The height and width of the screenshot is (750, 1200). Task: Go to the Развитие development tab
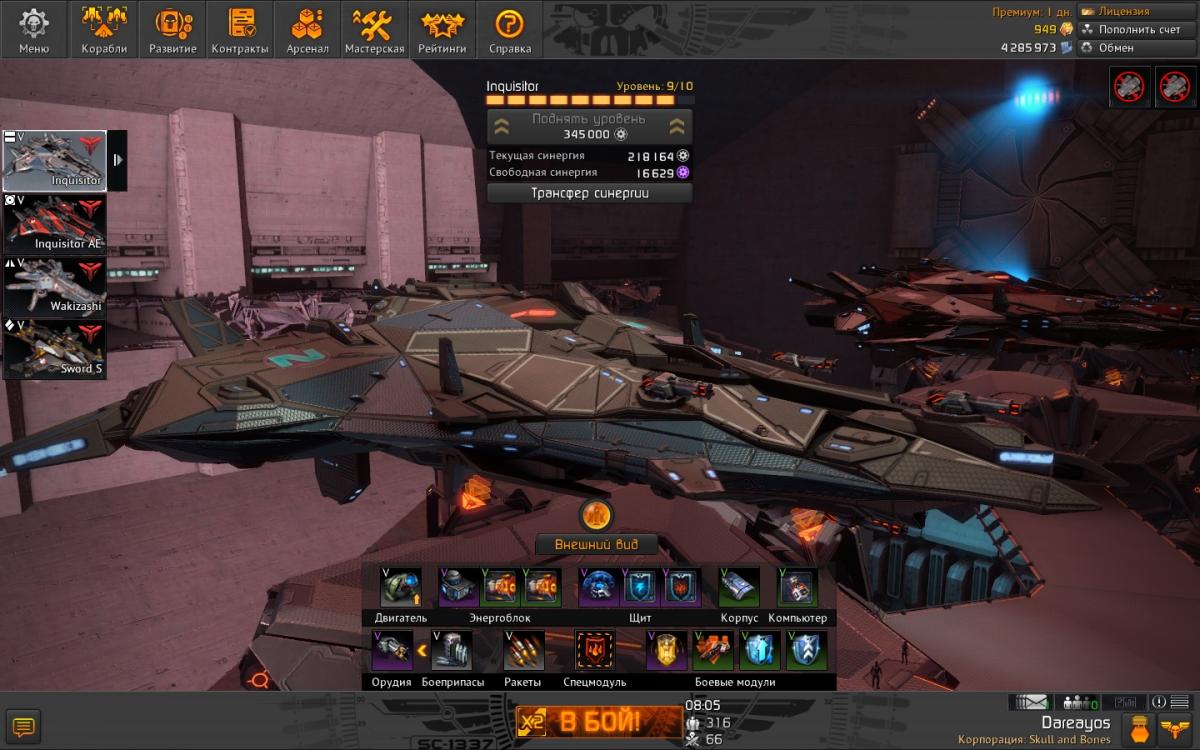click(x=172, y=30)
